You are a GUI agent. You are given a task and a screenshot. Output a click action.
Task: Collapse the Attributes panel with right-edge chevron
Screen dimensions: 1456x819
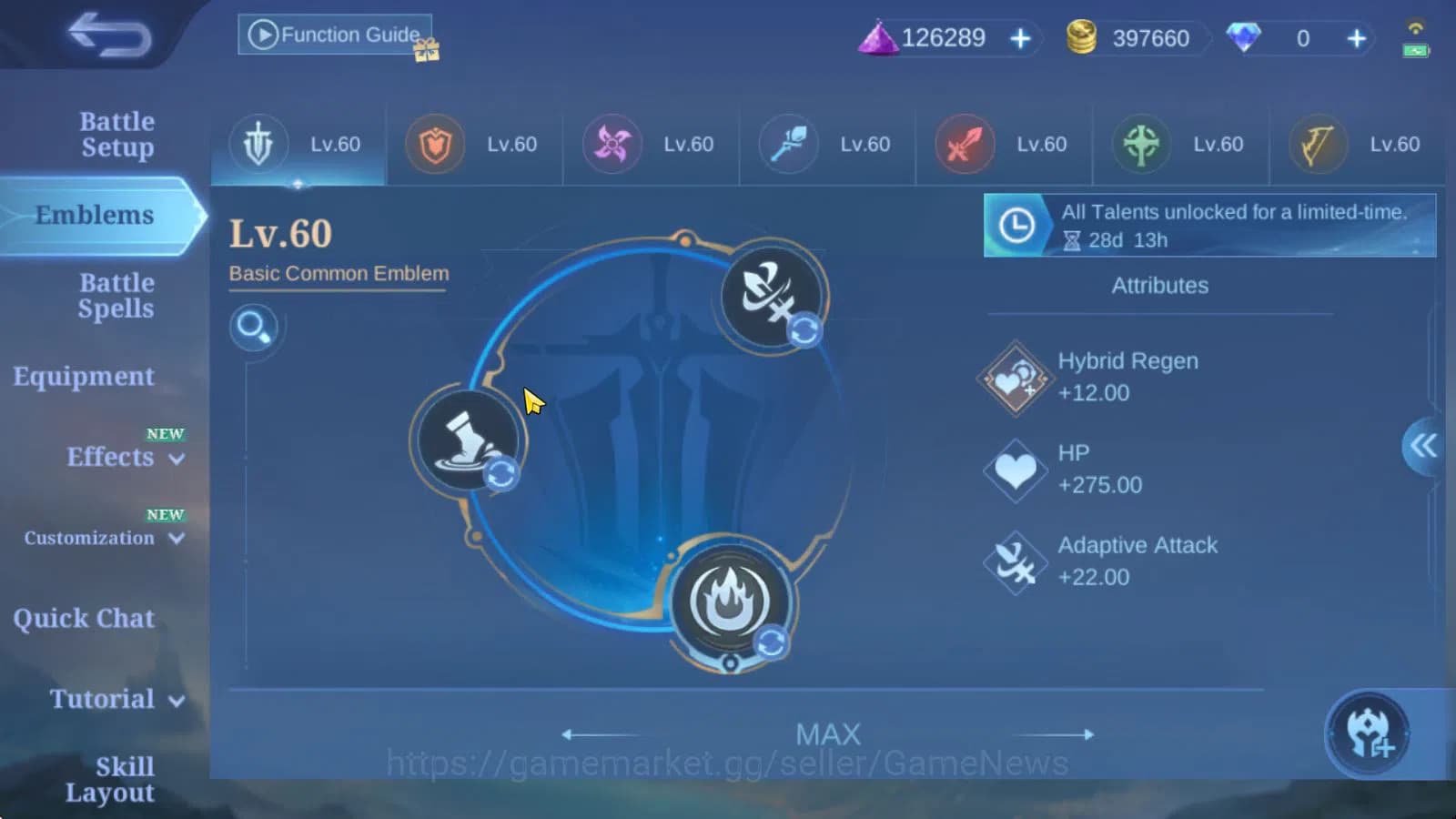[x=1423, y=448]
